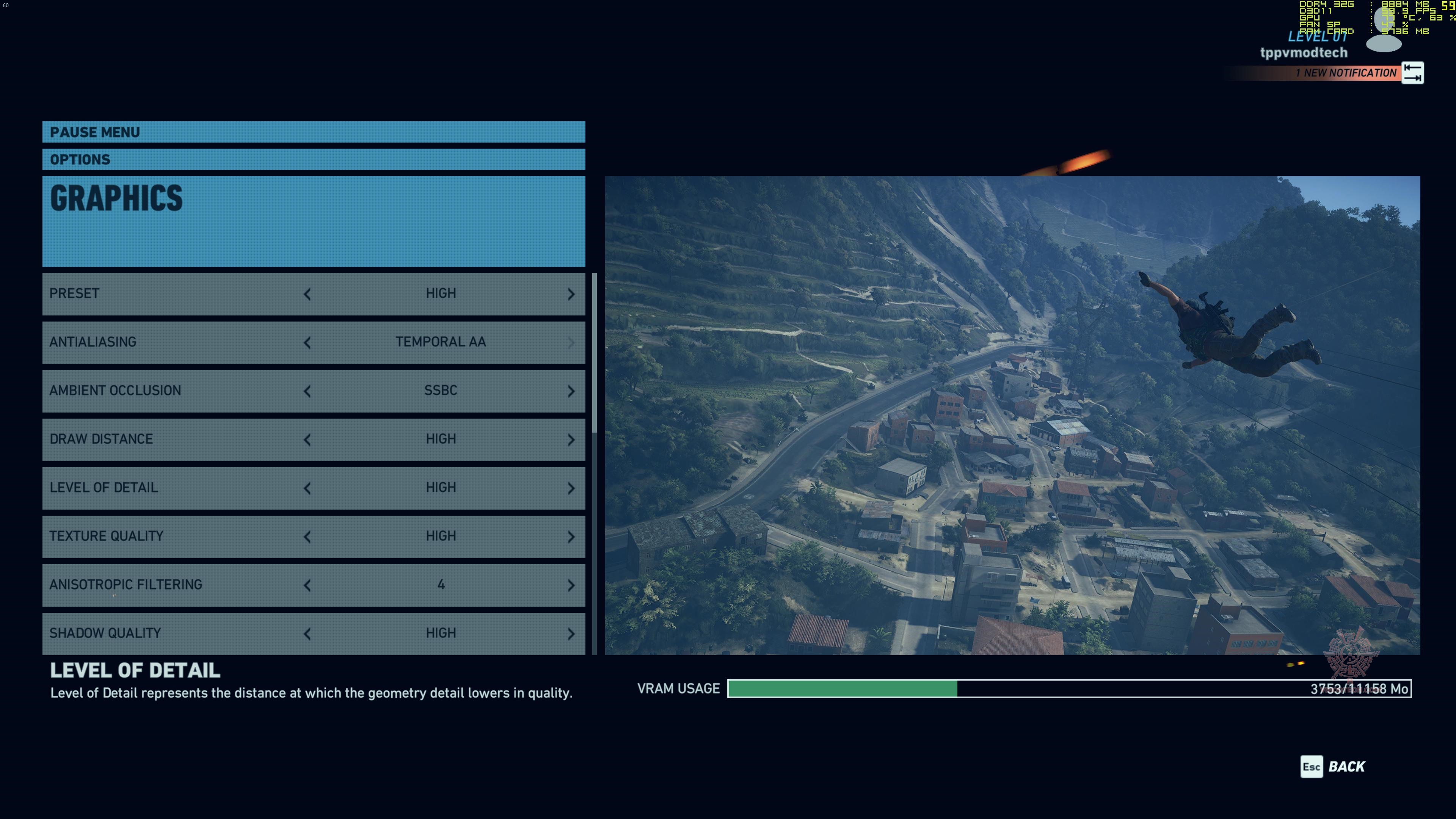Raise the Preset with its right arrow
Image resolution: width=1456 pixels, height=819 pixels.
[571, 294]
